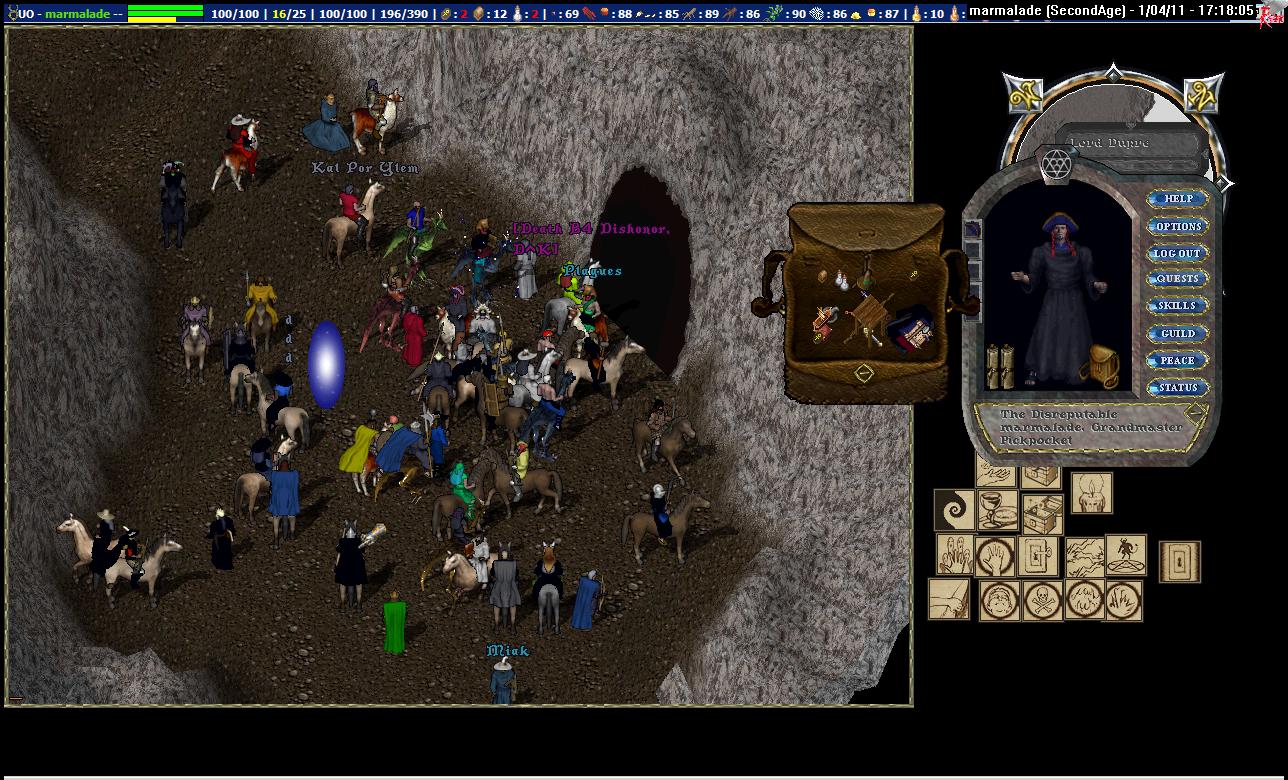The width and height of the screenshot is (1288, 780).
Task: Select the standalone keyhole spell icon
Action: point(1180,562)
